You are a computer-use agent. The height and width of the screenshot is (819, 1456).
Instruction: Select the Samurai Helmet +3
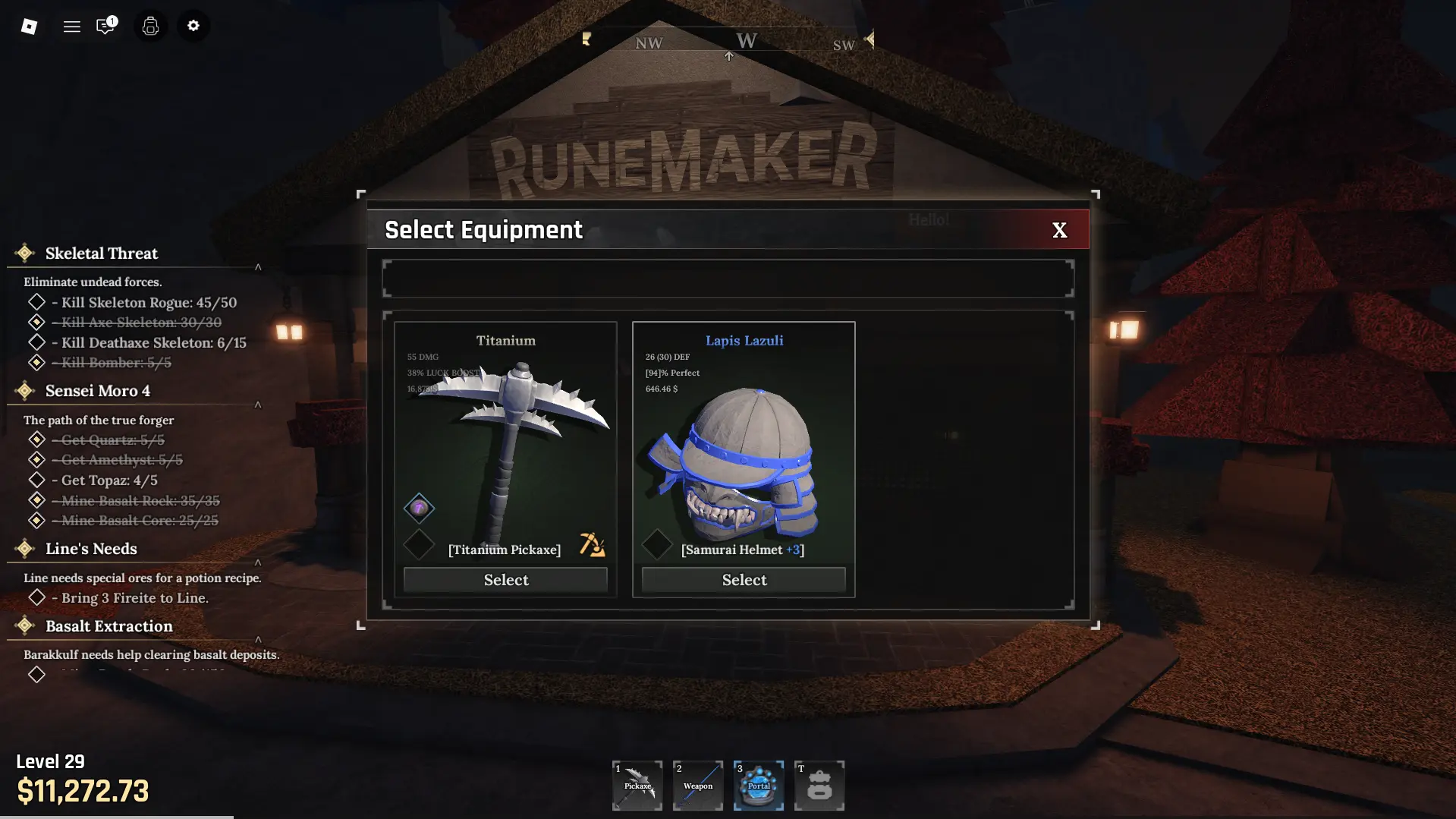coord(744,580)
